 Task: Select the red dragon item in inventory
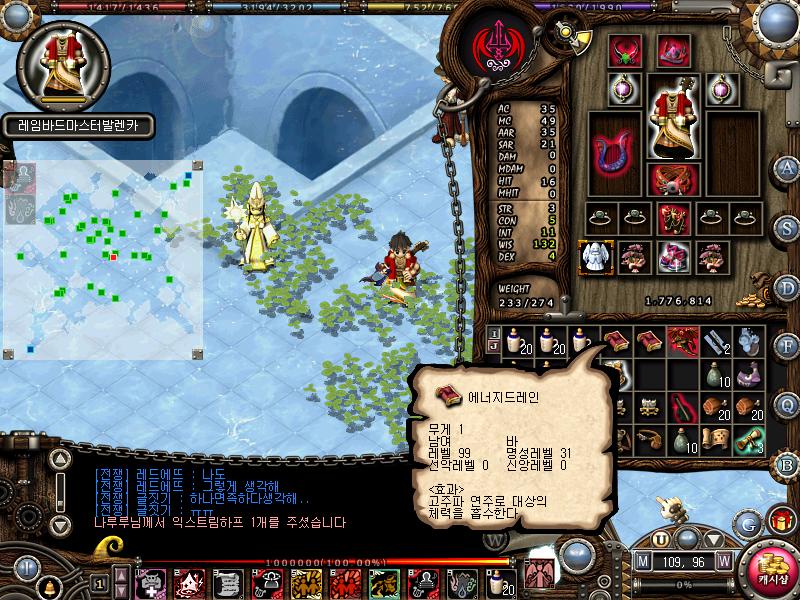683,342
